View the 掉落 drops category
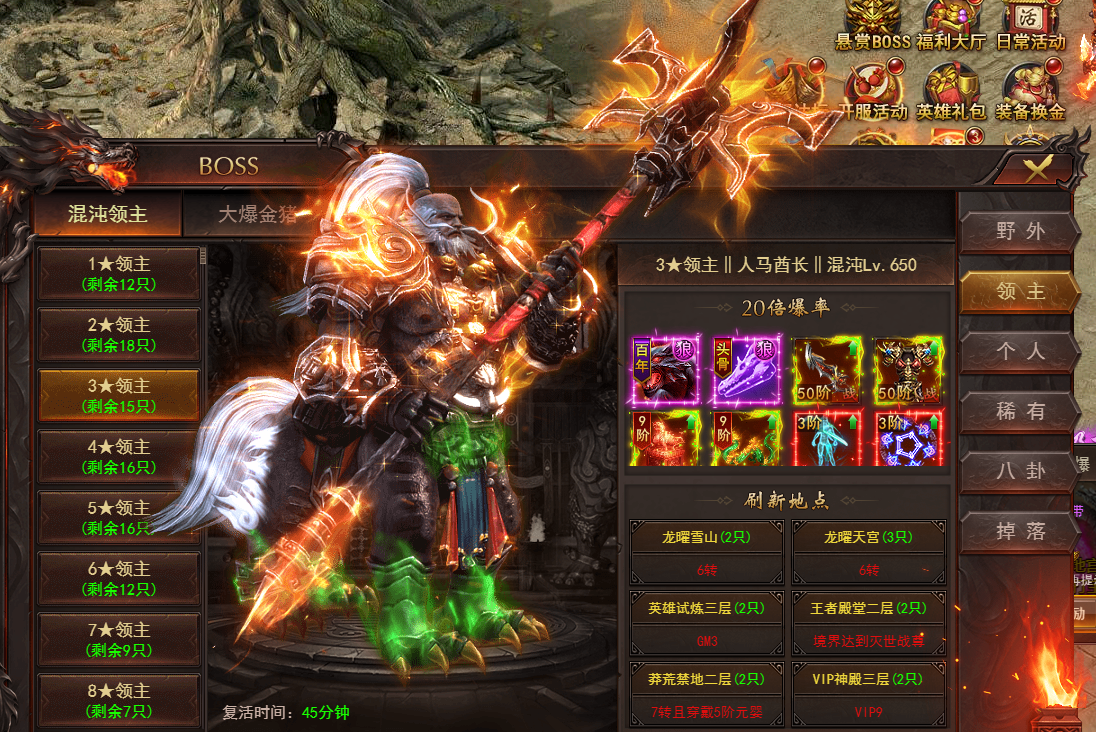This screenshot has width=1096, height=732. (x=1020, y=531)
